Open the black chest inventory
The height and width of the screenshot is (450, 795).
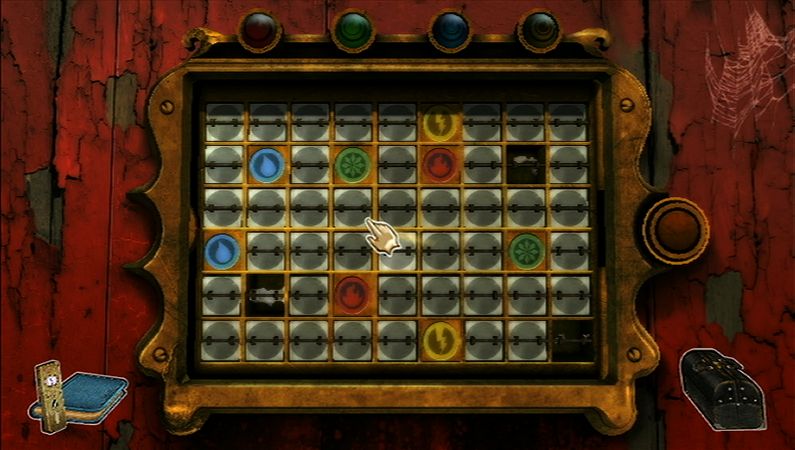[x=723, y=387]
